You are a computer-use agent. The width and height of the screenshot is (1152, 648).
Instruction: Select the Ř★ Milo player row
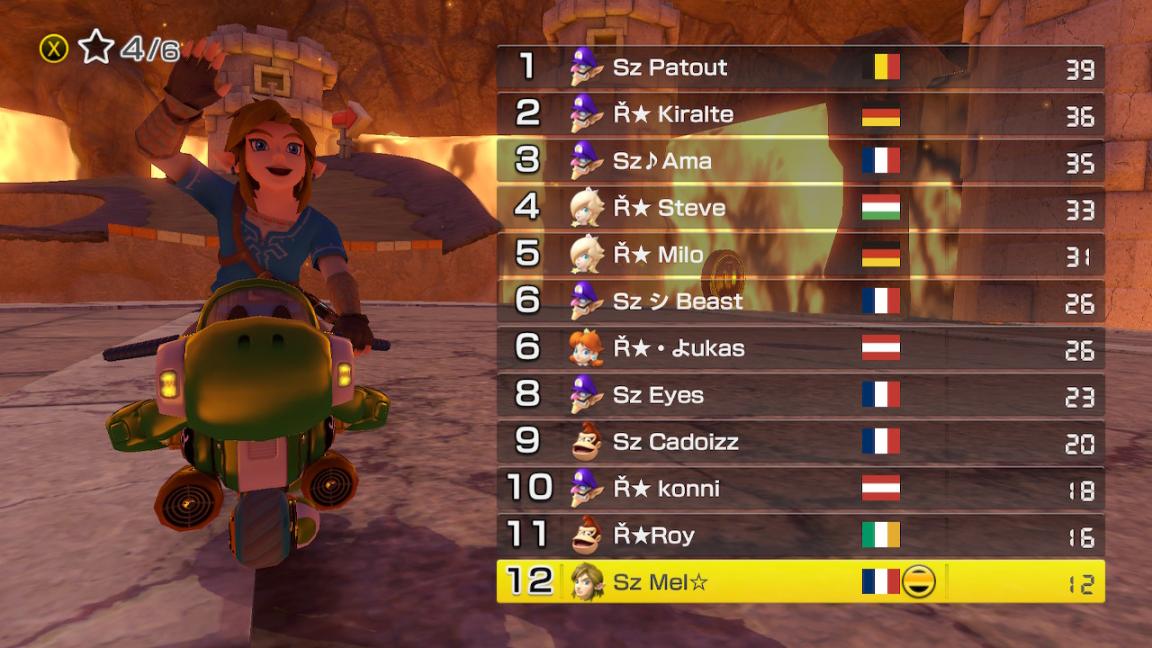(x=800, y=254)
